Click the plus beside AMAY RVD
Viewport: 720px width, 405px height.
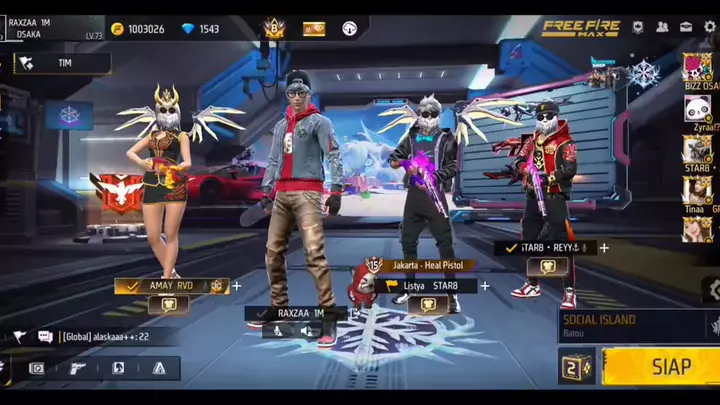(237, 286)
